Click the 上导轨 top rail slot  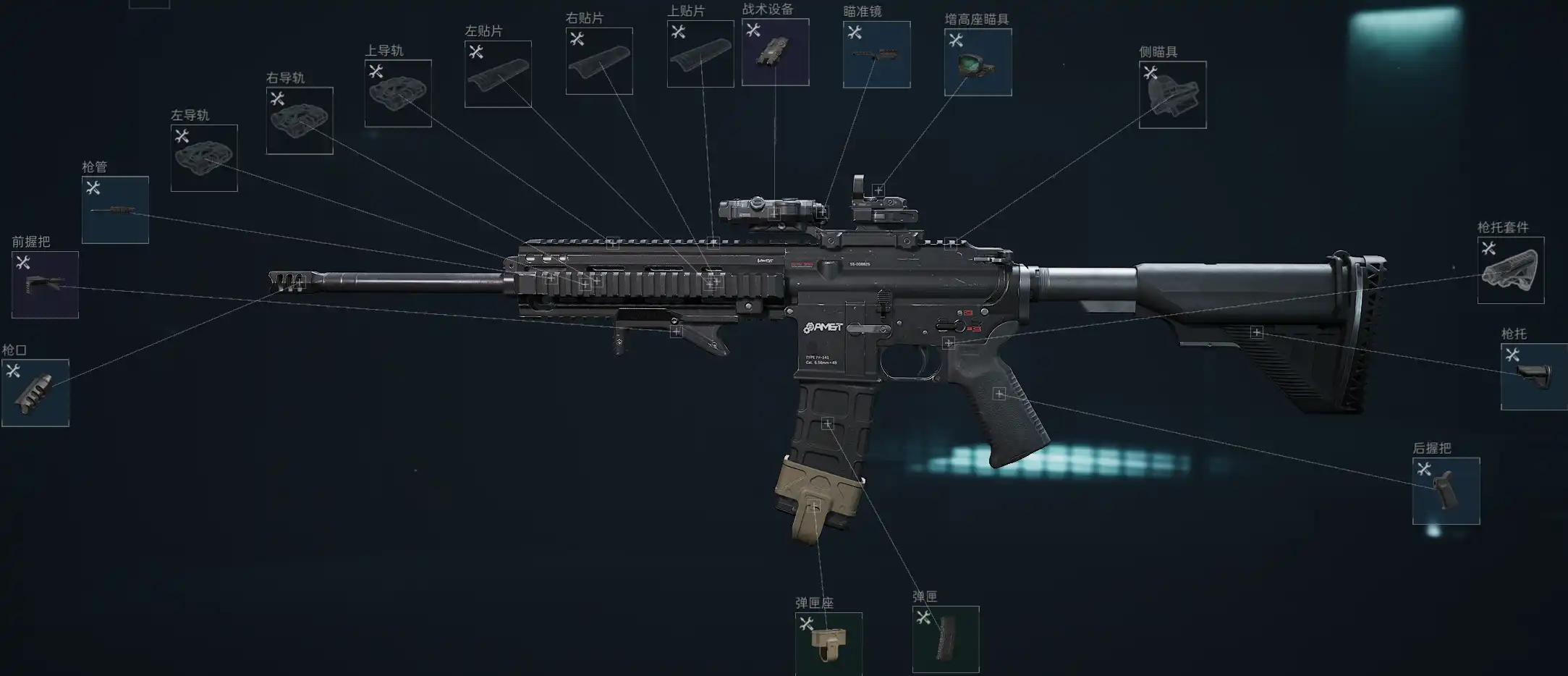398,93
